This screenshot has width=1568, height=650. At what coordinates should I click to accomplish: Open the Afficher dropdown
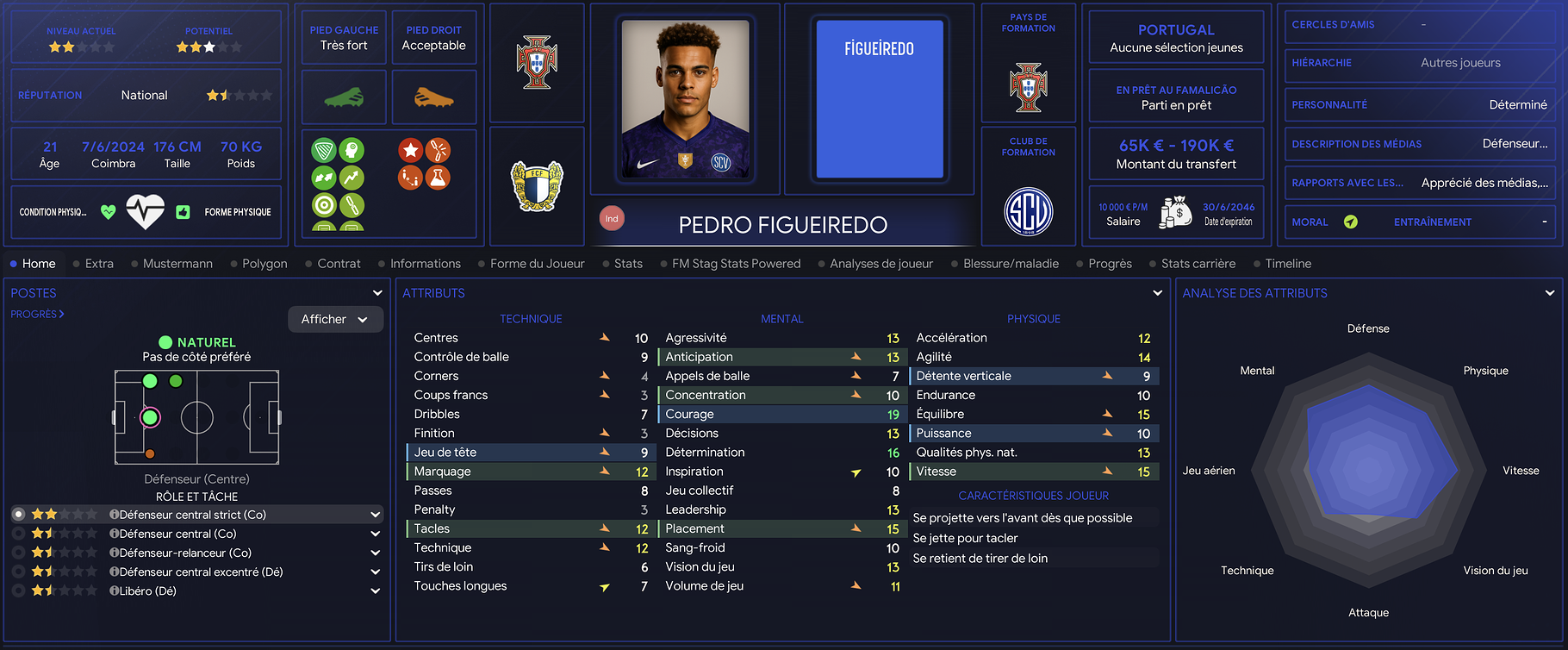pyautogui.click(x=334, y=319)
